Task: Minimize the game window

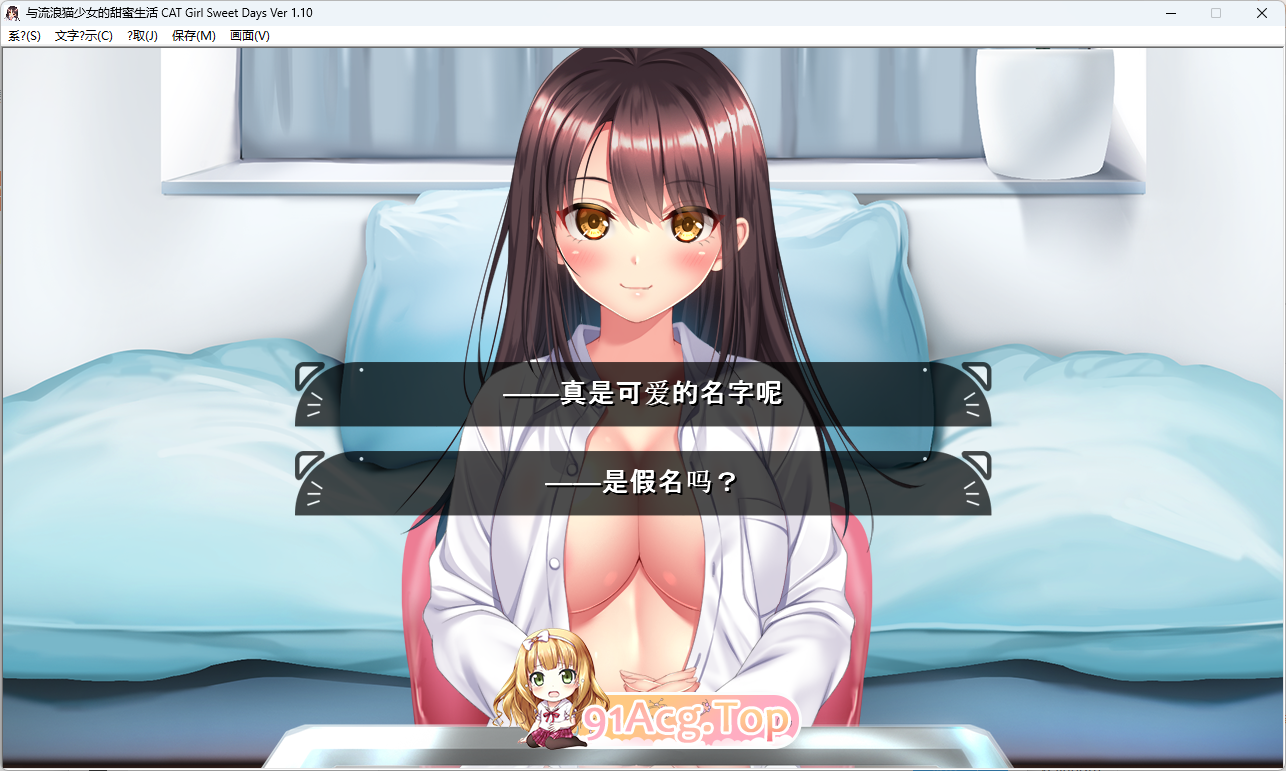Action: (1169, 13)
